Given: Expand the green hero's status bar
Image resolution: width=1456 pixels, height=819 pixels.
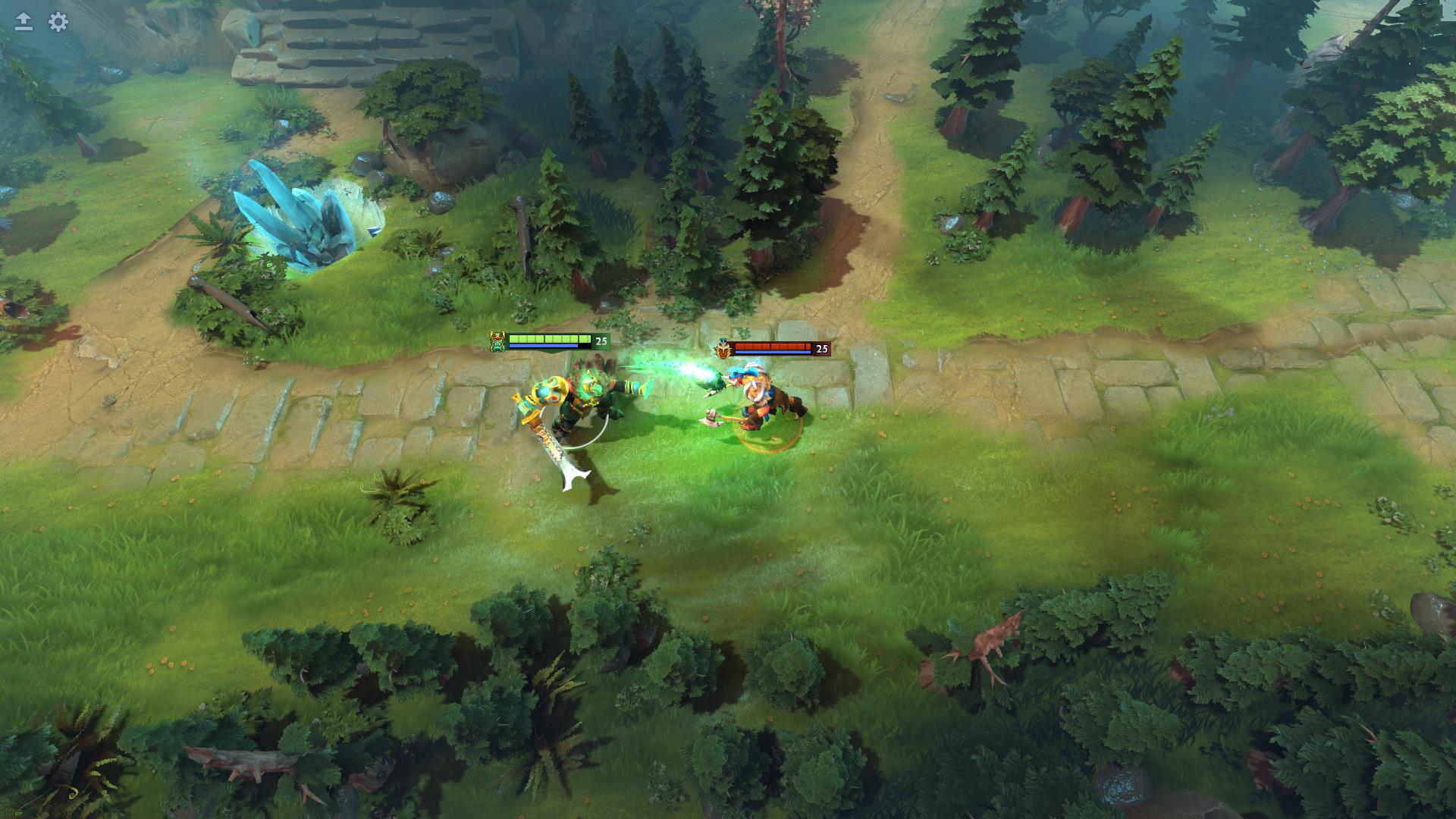Looking at the screenshot, I should (546, 341).
